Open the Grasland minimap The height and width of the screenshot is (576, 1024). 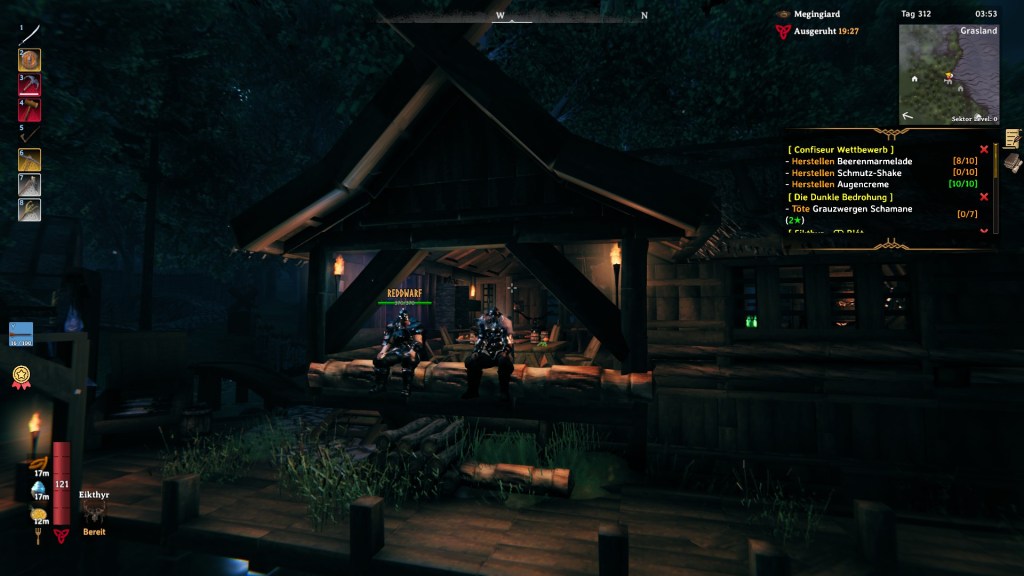tap(949, 74)
